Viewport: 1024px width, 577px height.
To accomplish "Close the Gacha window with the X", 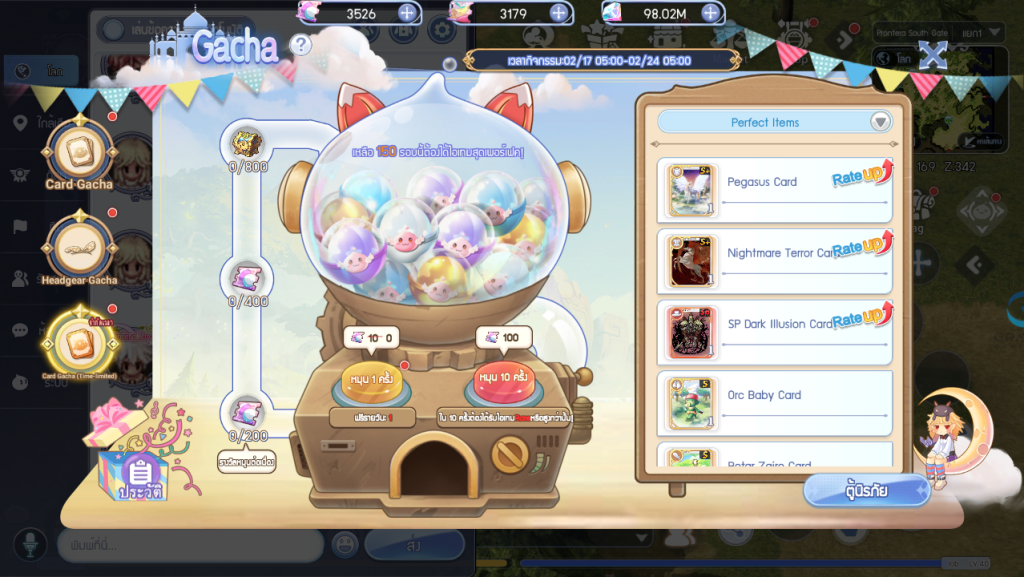I will coord(932,56).
